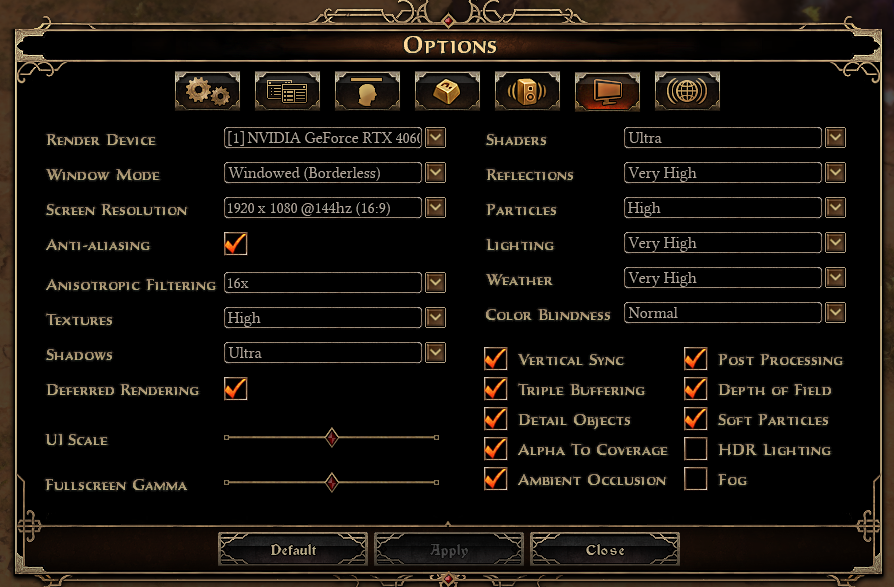Open the Render Device dropdown
This screenshot has width=894, height=587.
(435, 138)
